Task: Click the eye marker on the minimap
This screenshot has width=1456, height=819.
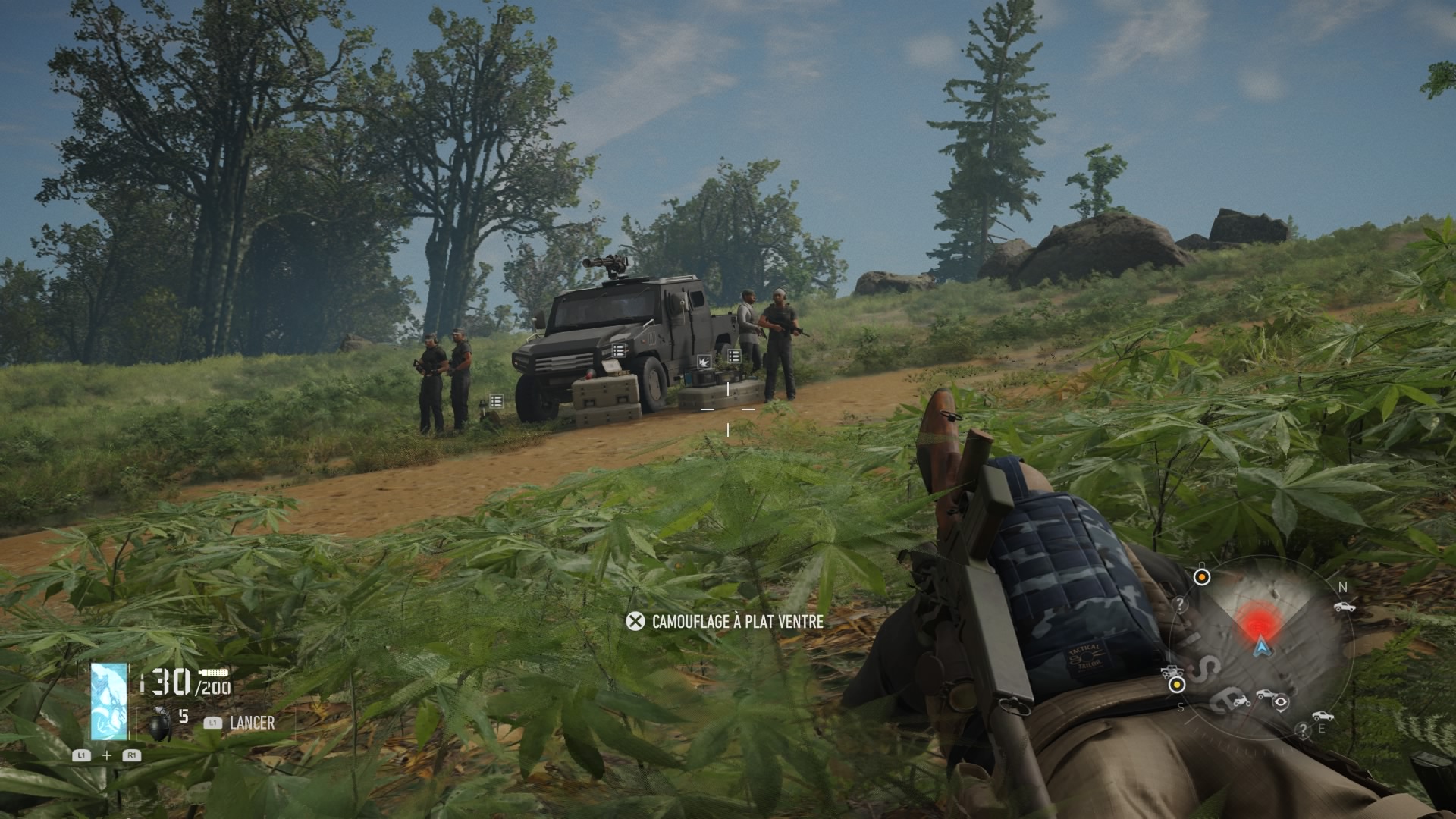Action: pos(1280,703)
